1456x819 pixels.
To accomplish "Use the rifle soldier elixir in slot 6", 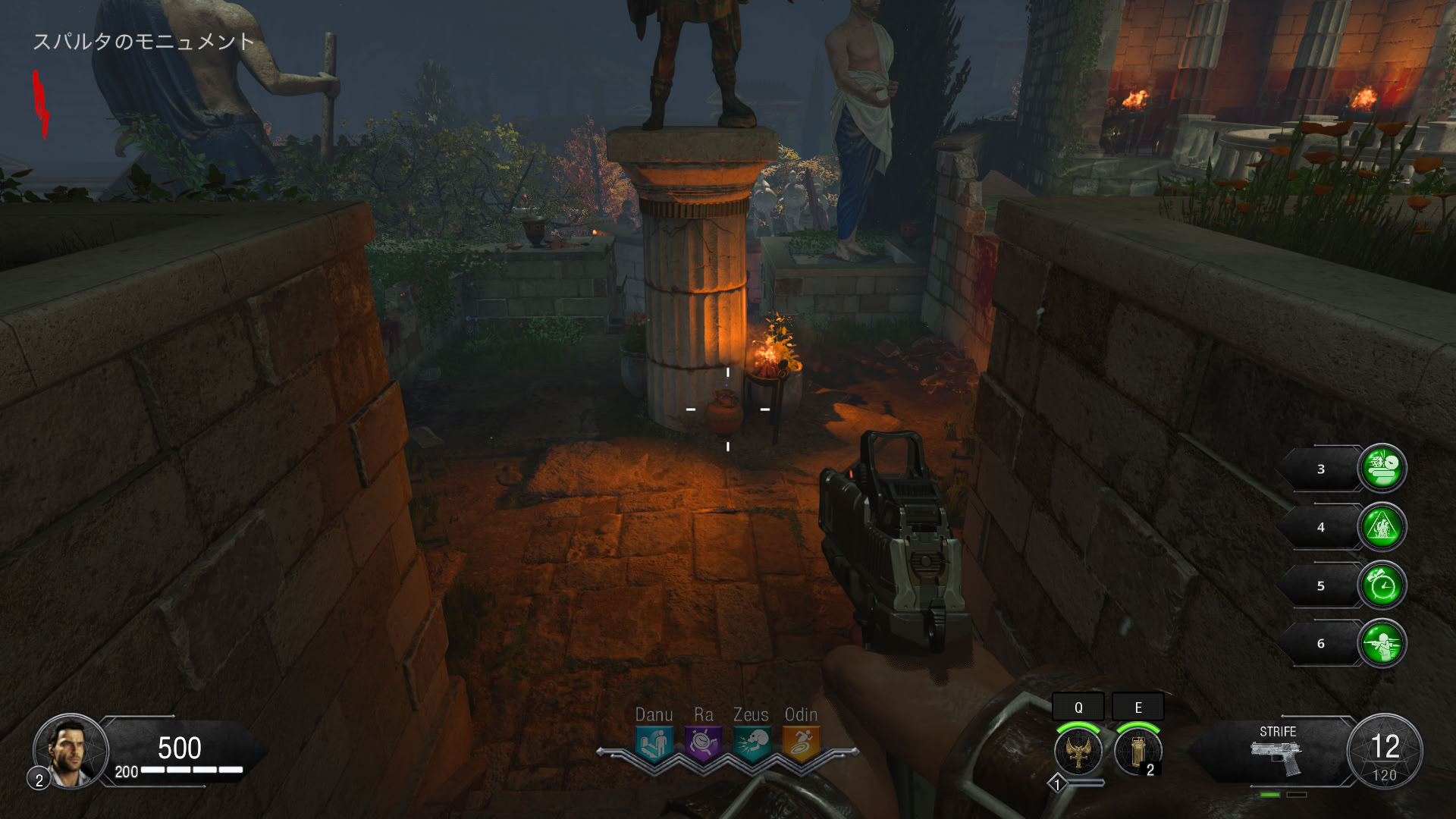I will [x=1382, y=644].
